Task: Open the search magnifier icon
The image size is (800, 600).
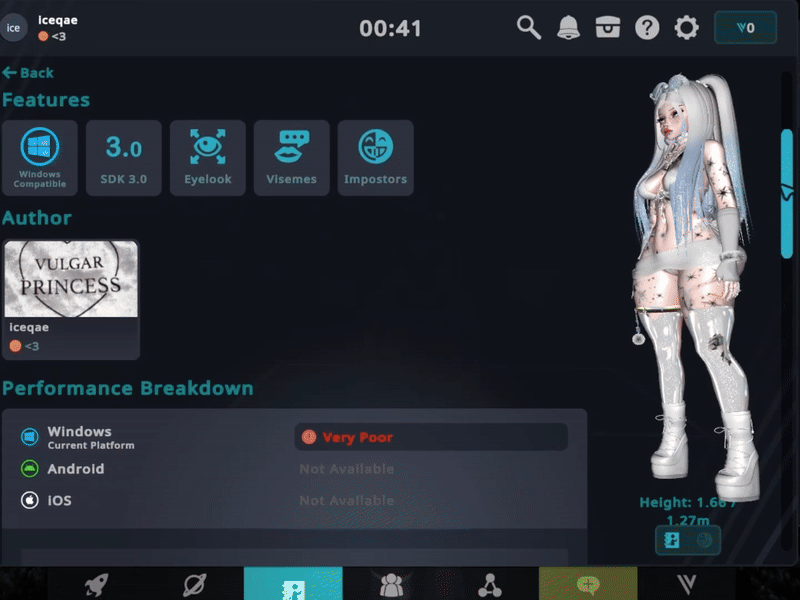Action: [x=529, y=28]
